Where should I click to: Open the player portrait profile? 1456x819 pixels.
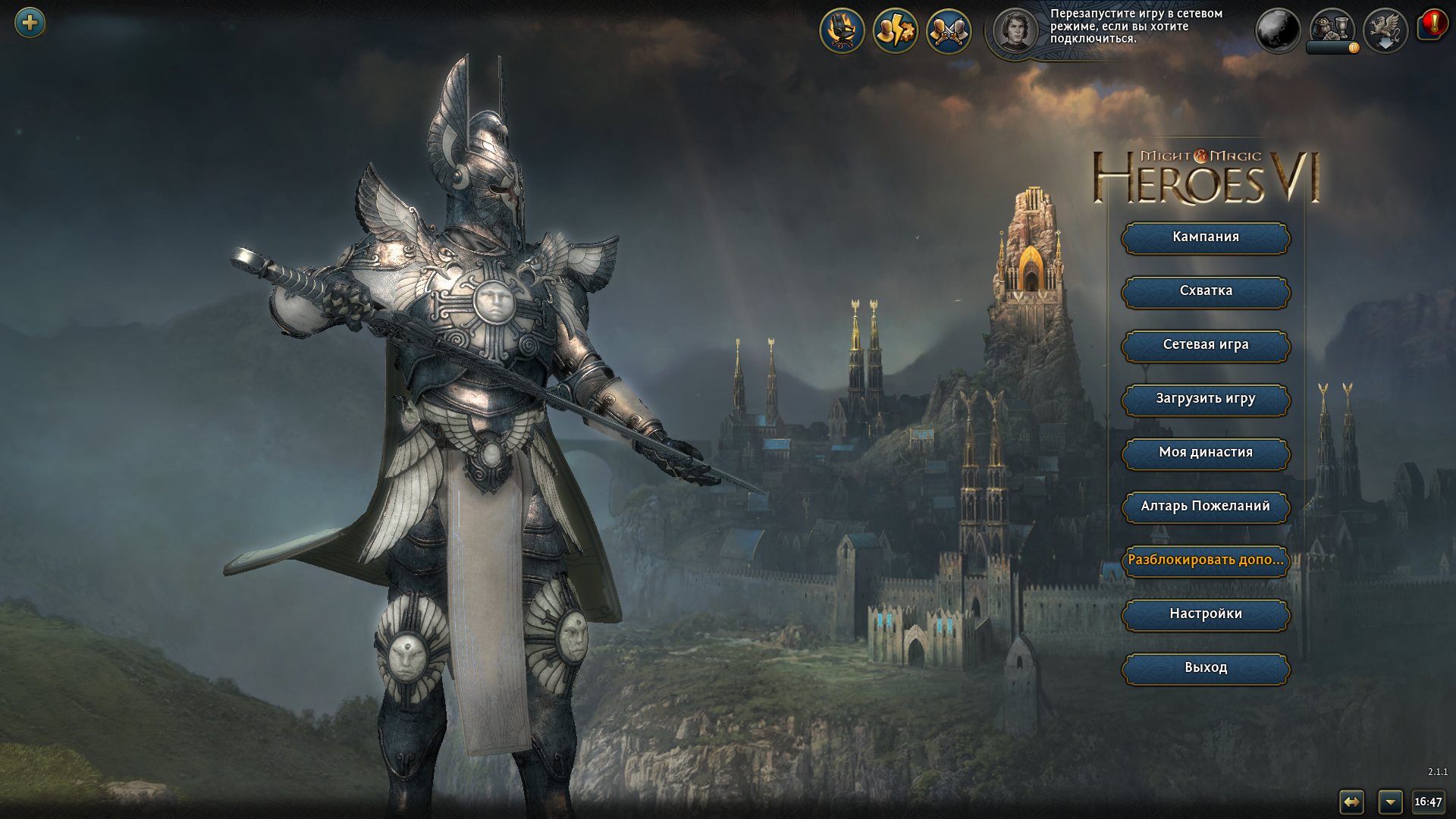(x=1015, y=31)
